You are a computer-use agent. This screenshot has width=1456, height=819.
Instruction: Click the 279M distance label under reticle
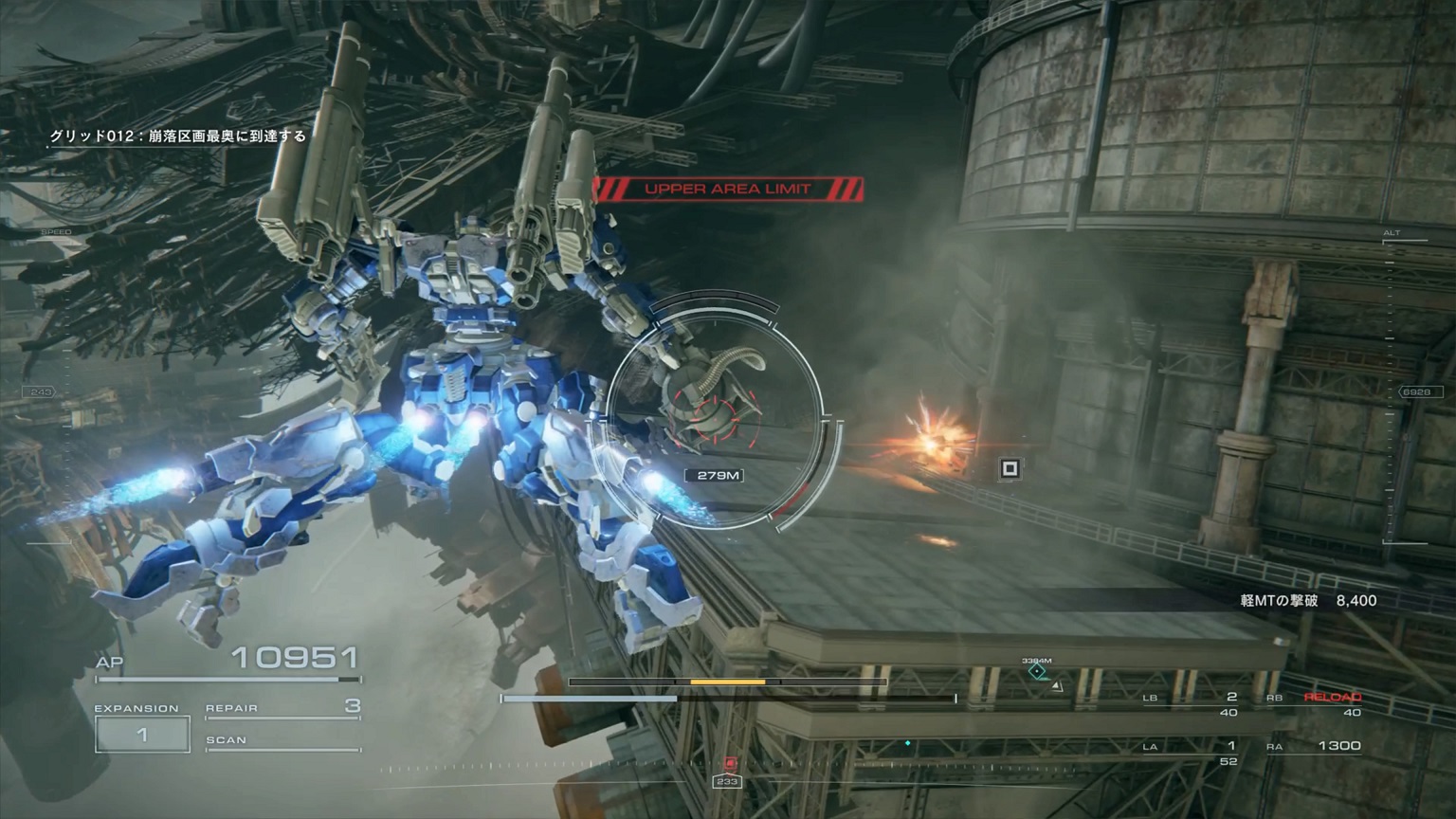713,473
